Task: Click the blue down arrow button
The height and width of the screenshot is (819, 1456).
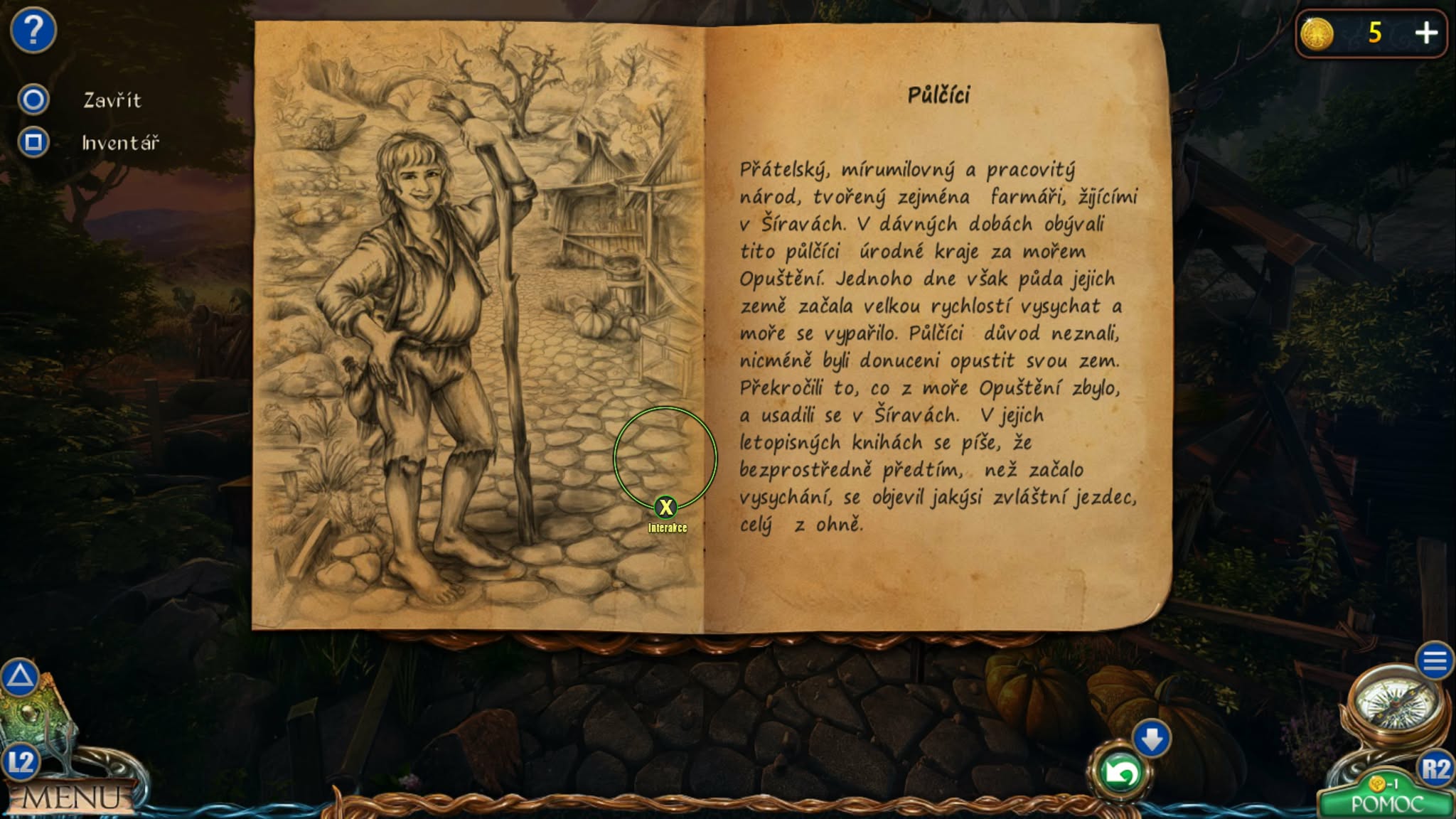Action: coord(1152,739)
